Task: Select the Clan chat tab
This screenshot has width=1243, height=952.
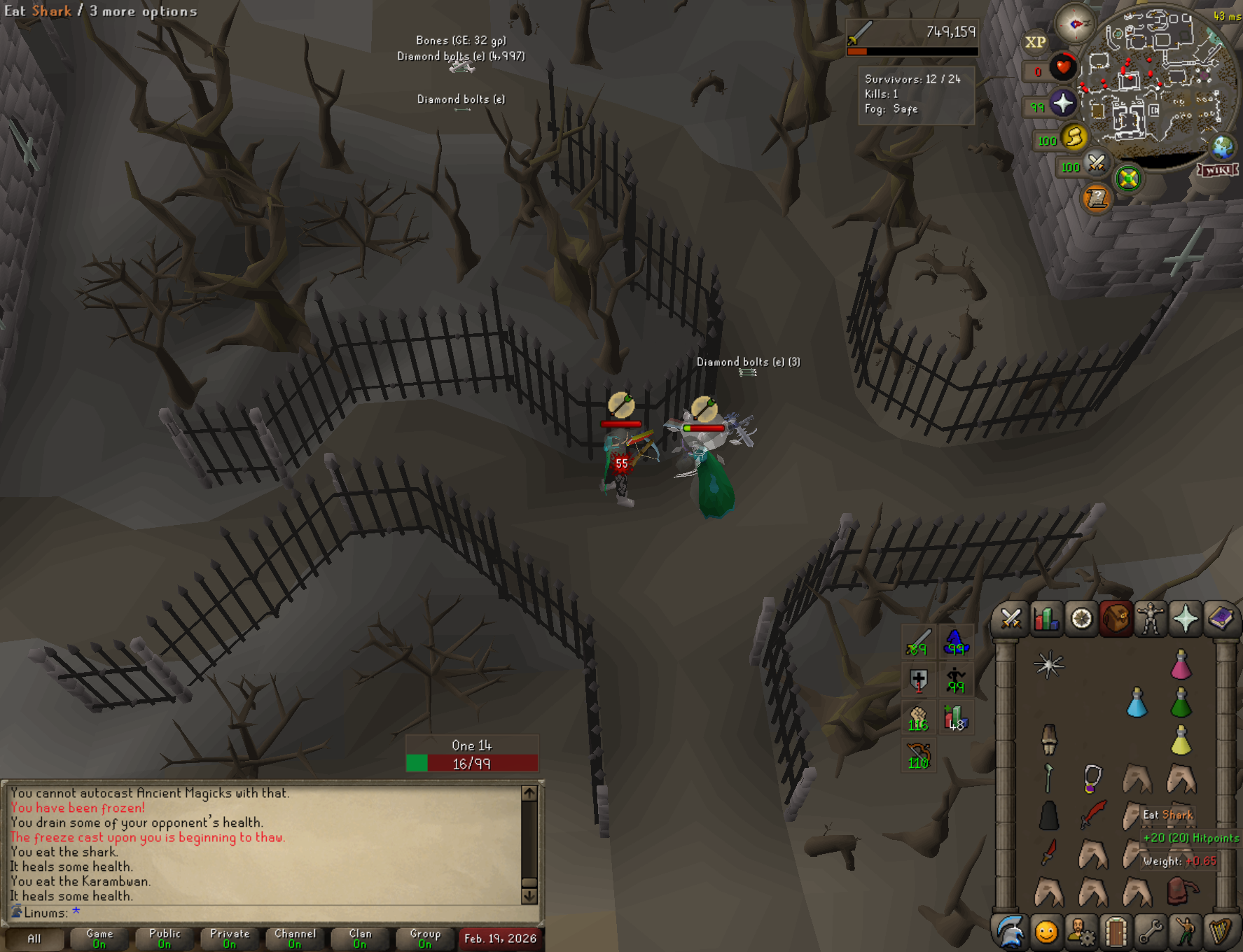Action: click(x=360, y=939)
